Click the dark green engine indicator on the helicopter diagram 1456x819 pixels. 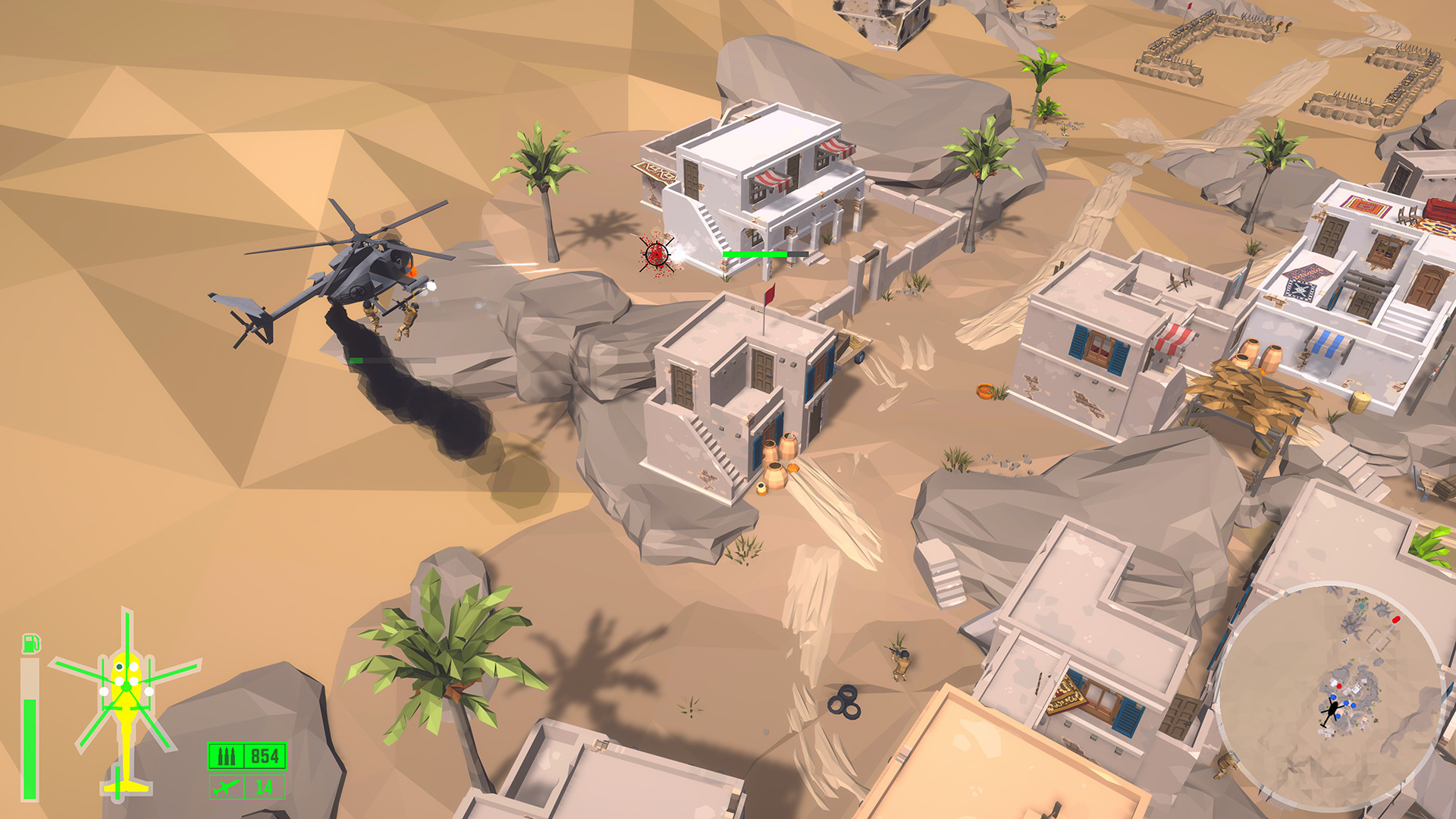coord(119,667)
